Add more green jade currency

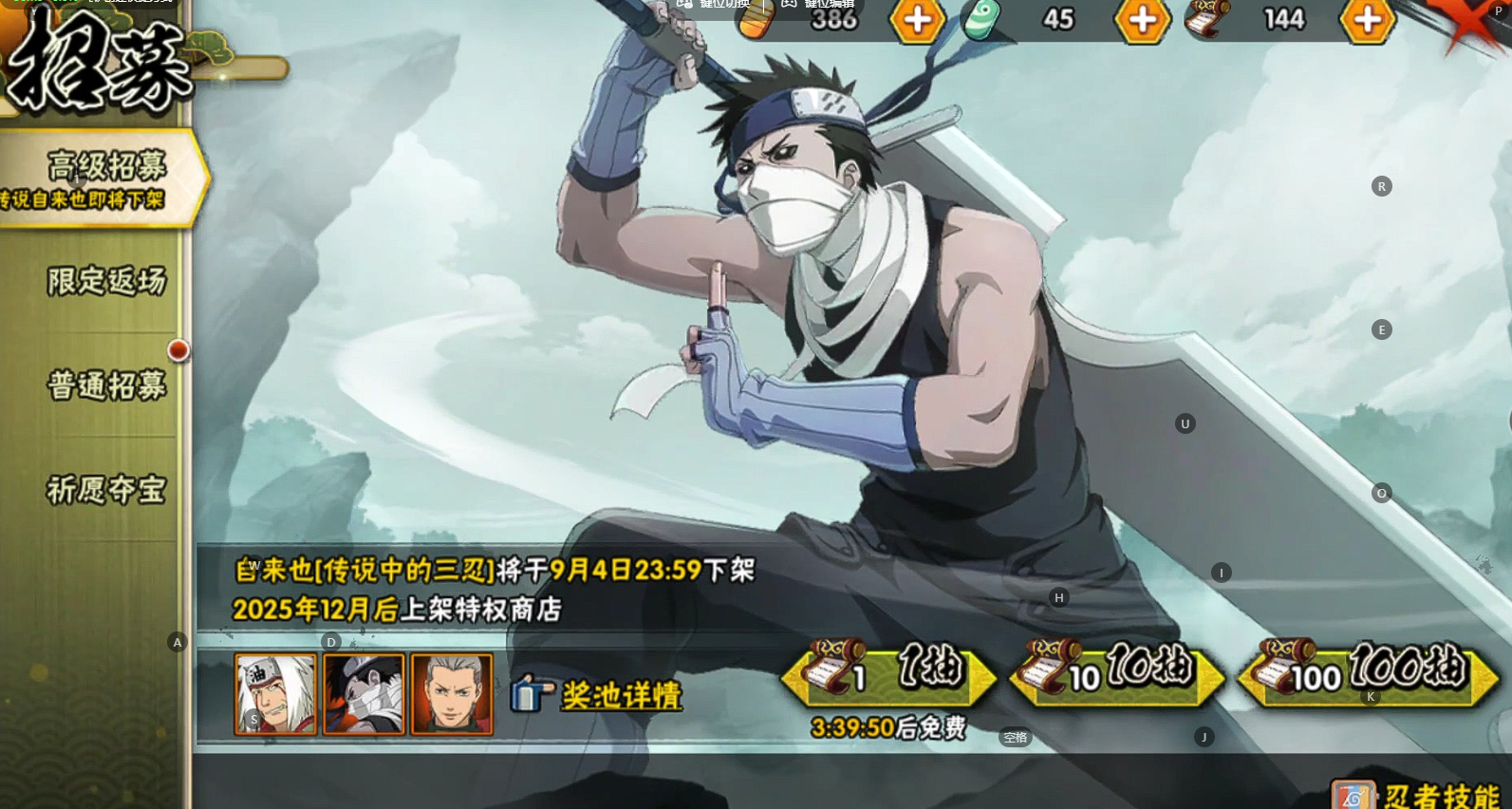(x=1142, y=20)
